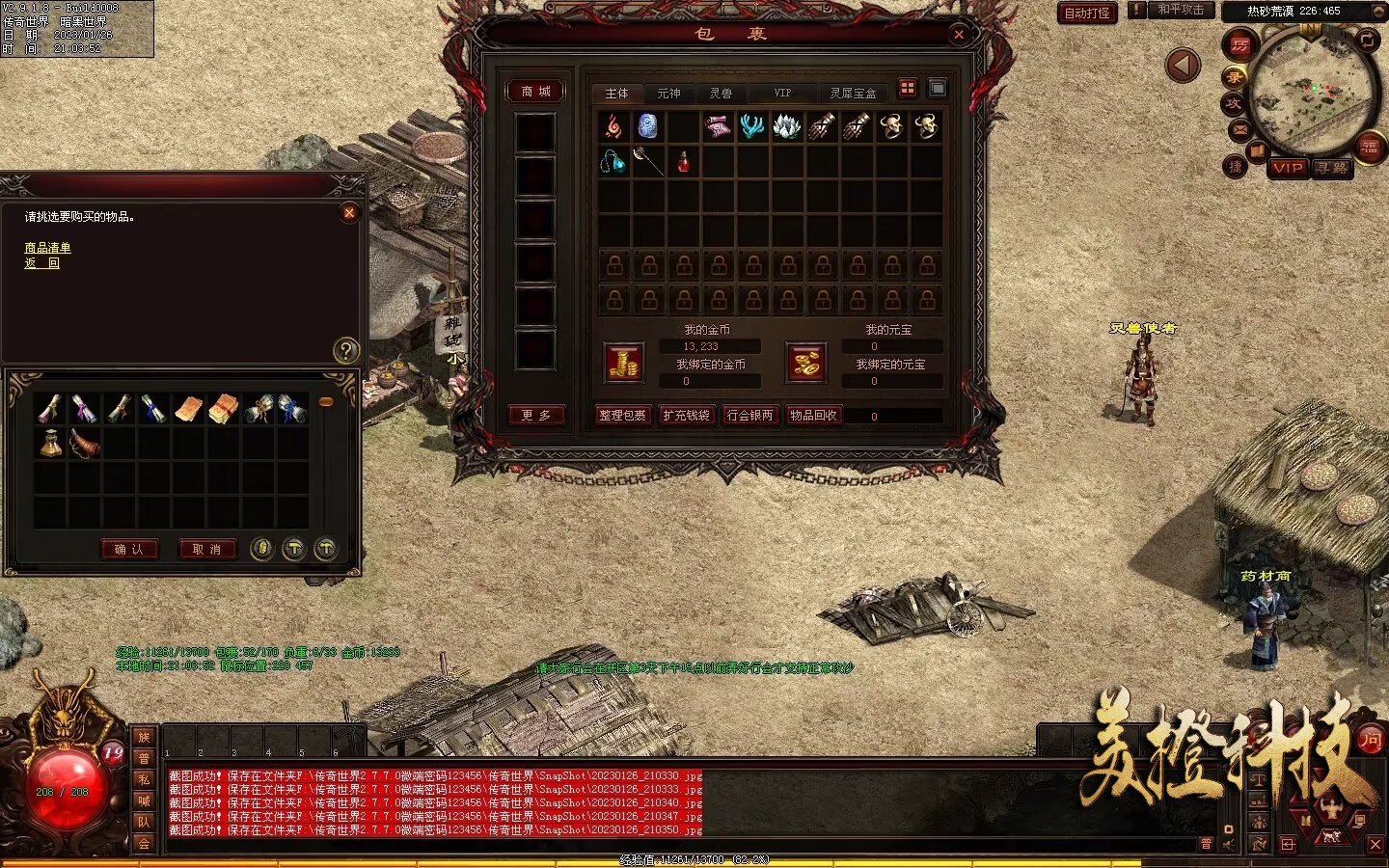Click the 扩充钱袋 button
1389x868 pixels.
tap(686, 416)
